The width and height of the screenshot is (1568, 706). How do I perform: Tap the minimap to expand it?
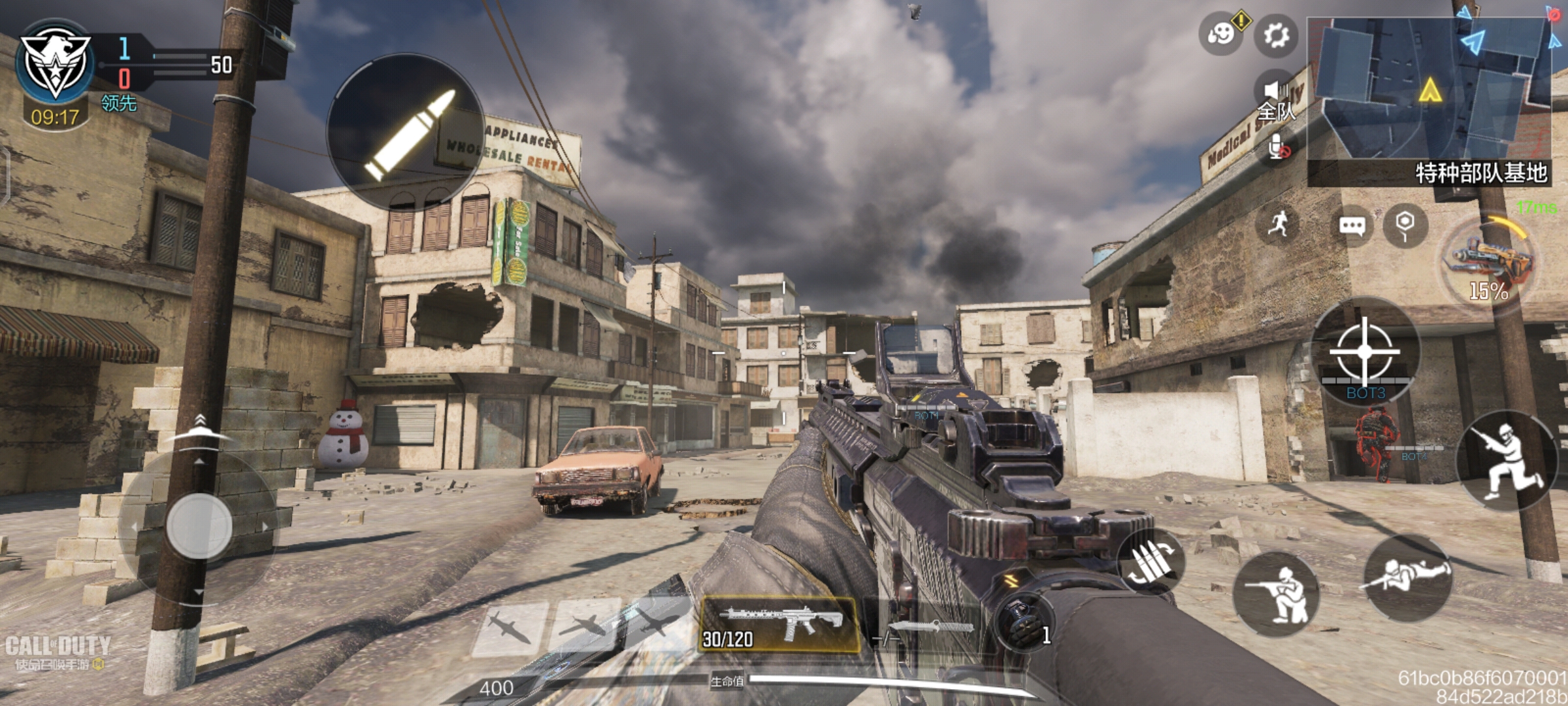1429,92
